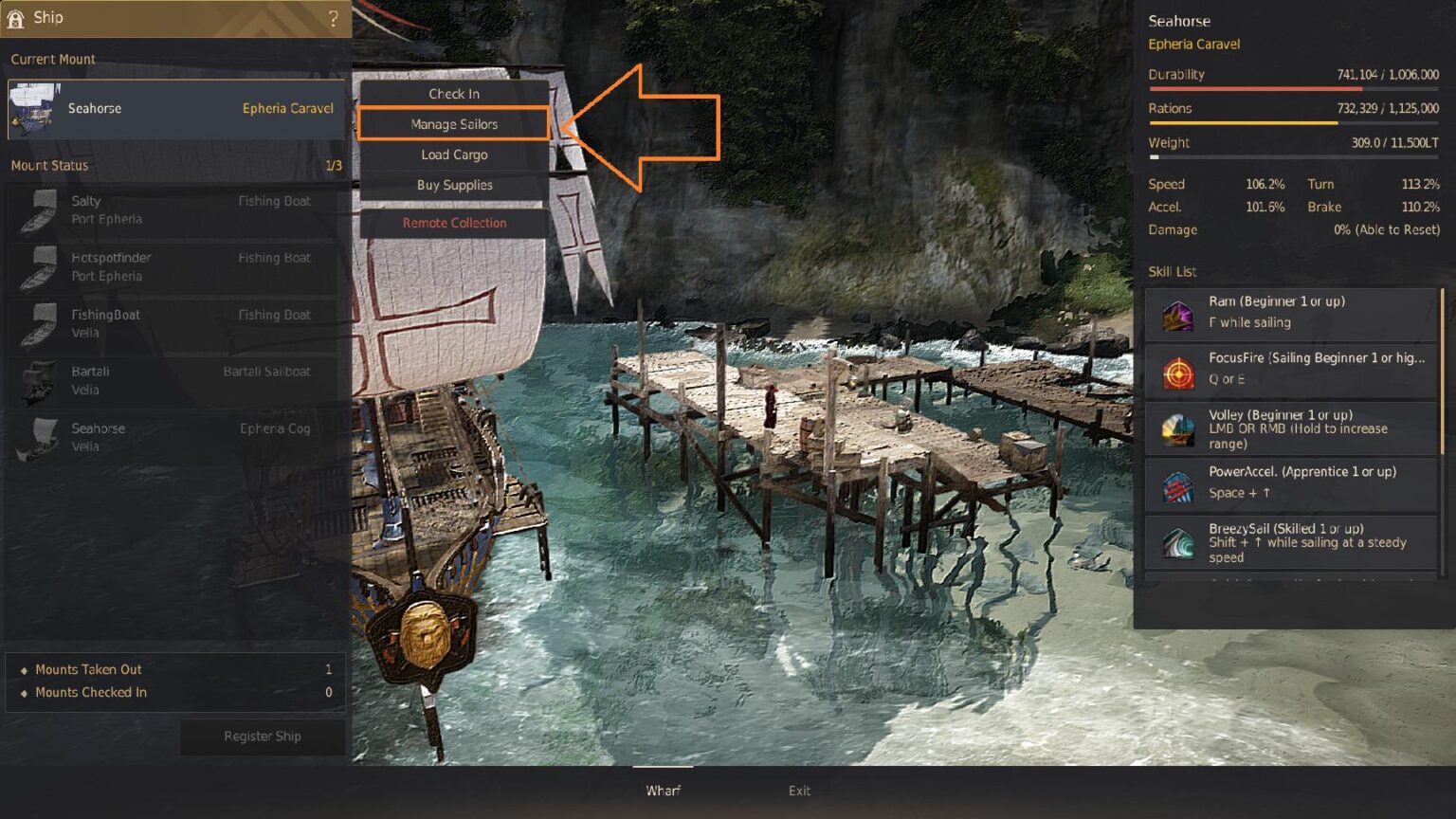Viewport: 1456px width, 819px height.
Task: Click the BreezySail skill icon
Action: (1178, 538)
